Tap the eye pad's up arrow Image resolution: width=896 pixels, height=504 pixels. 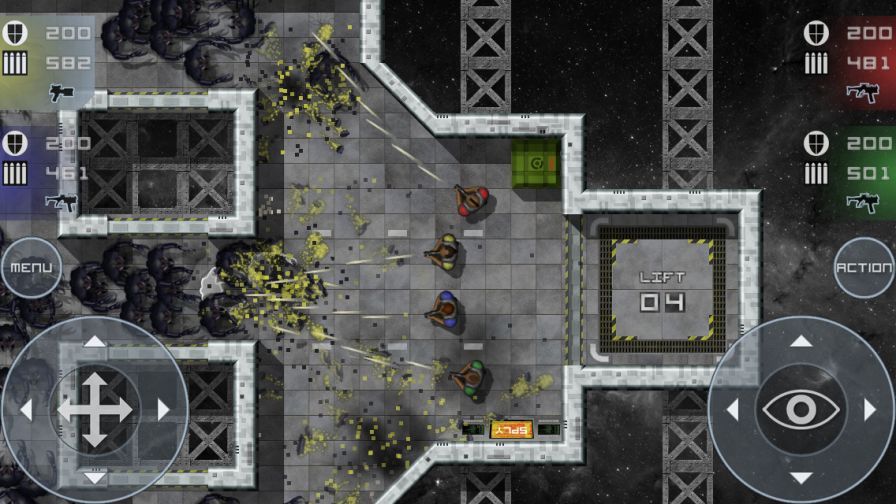coord(801,342)
